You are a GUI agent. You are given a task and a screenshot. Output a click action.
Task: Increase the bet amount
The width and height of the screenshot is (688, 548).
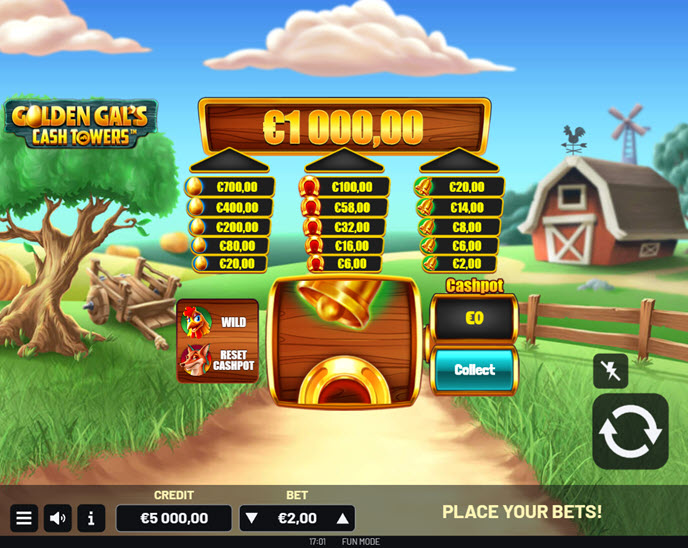tap(342, 518)
